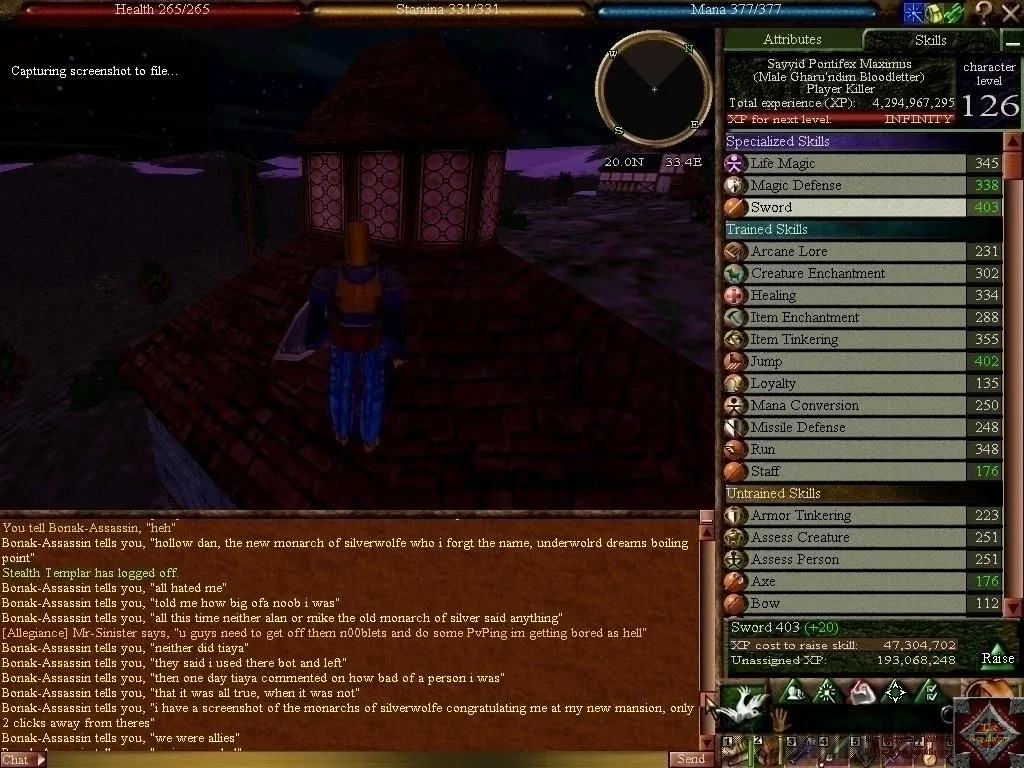1024x768 pixels.
Task: Open the help question mark icon
Action: 984,13
